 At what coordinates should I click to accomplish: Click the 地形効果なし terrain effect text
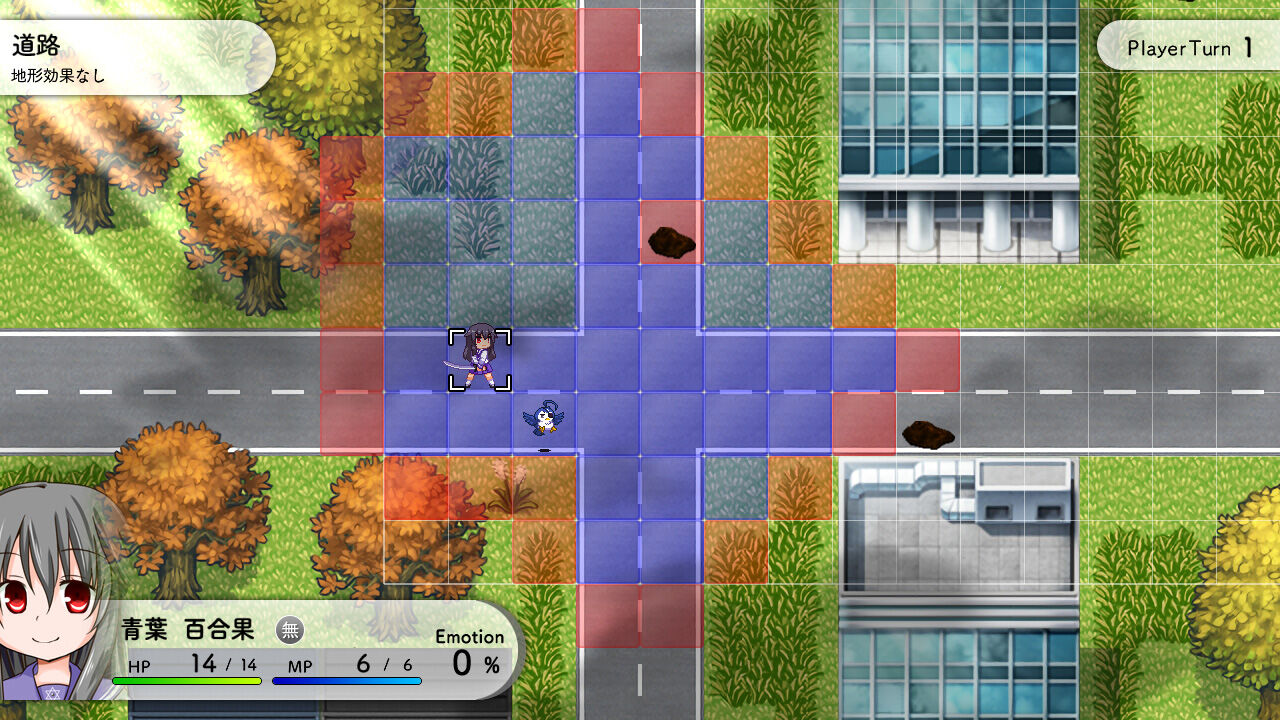click(x=60, y=72)
